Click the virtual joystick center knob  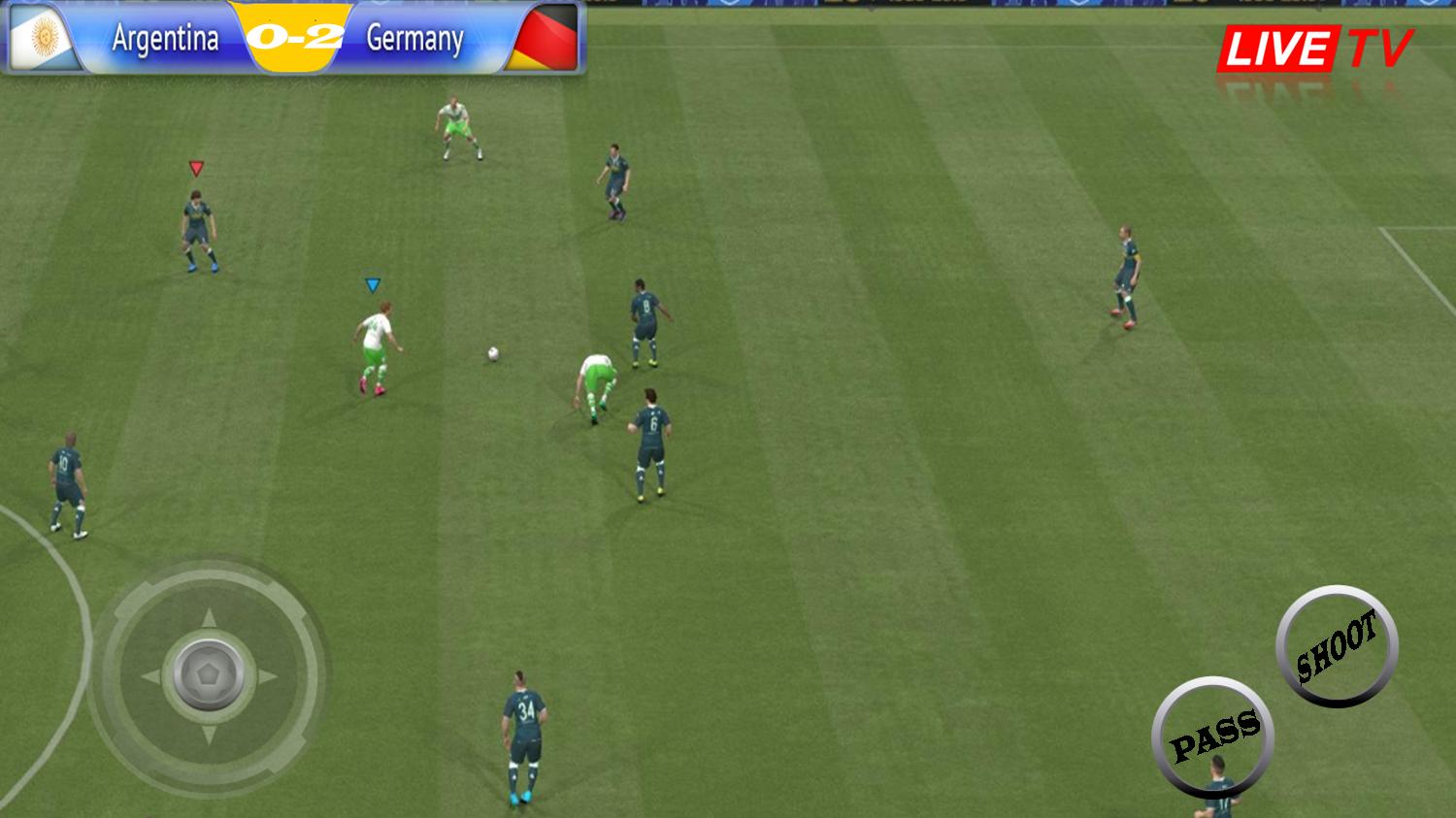tap(210, 675)
